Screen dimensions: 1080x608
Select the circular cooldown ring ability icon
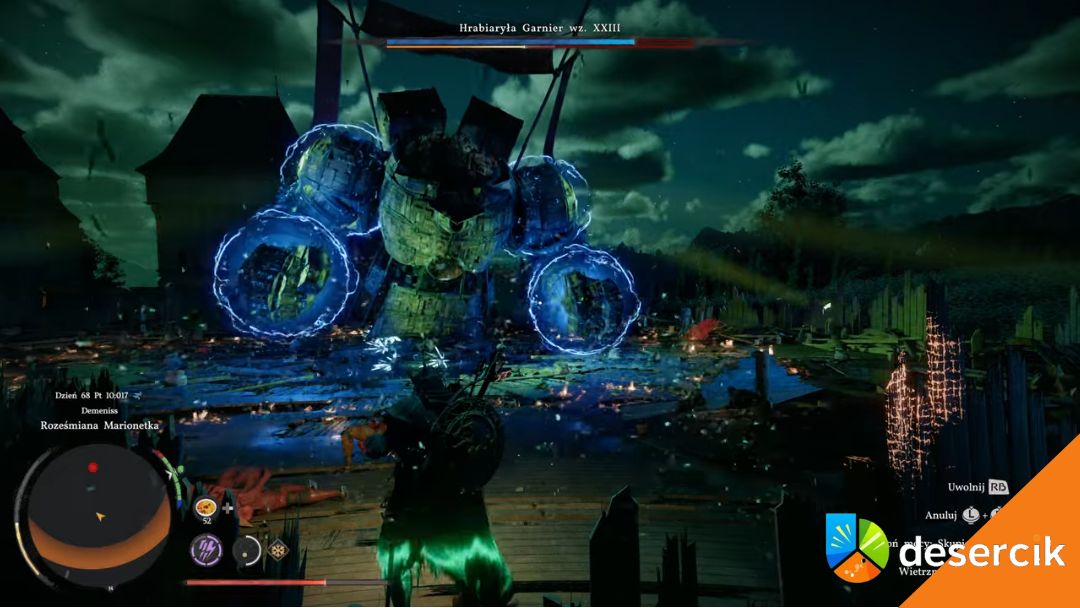tap(247, 550)
